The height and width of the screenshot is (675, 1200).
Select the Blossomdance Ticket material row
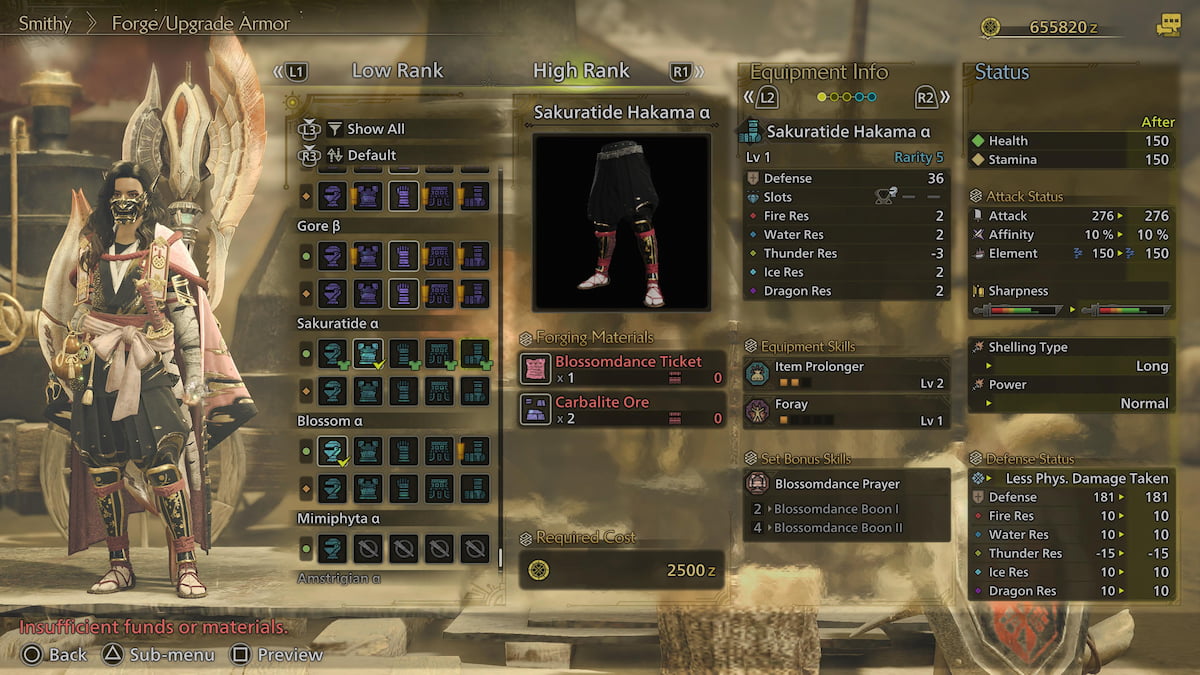(622, 369)
